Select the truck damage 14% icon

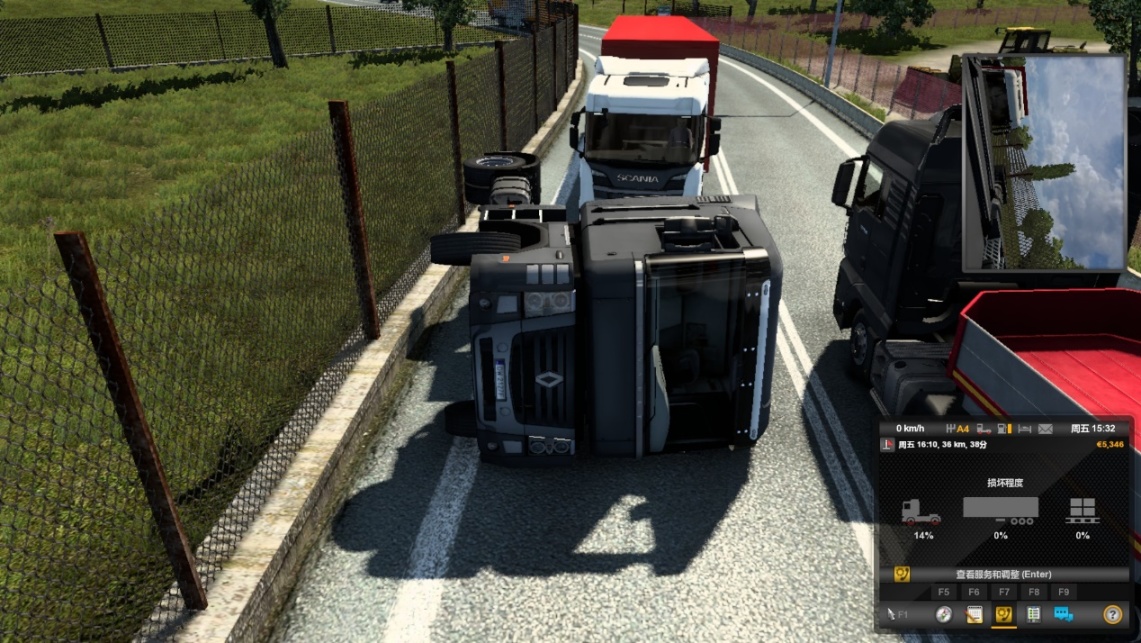tap(922, 513)
